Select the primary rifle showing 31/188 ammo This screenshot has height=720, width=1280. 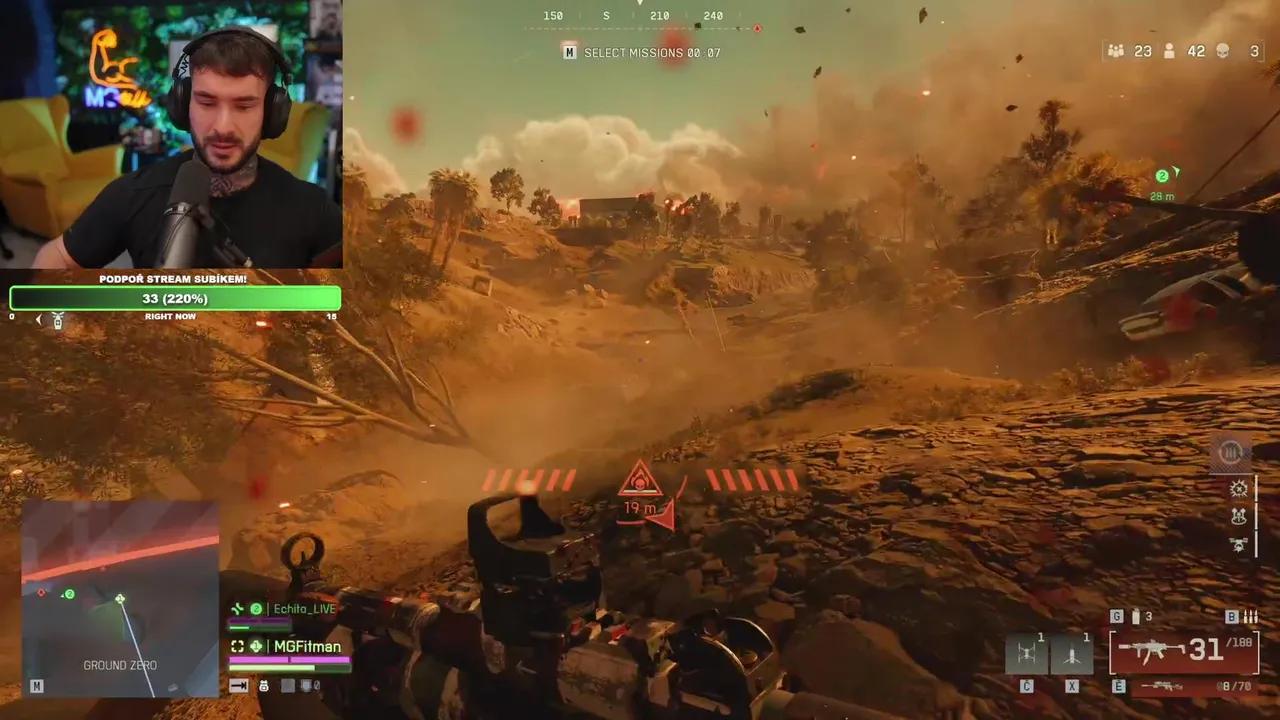[x=1185, y=651]
